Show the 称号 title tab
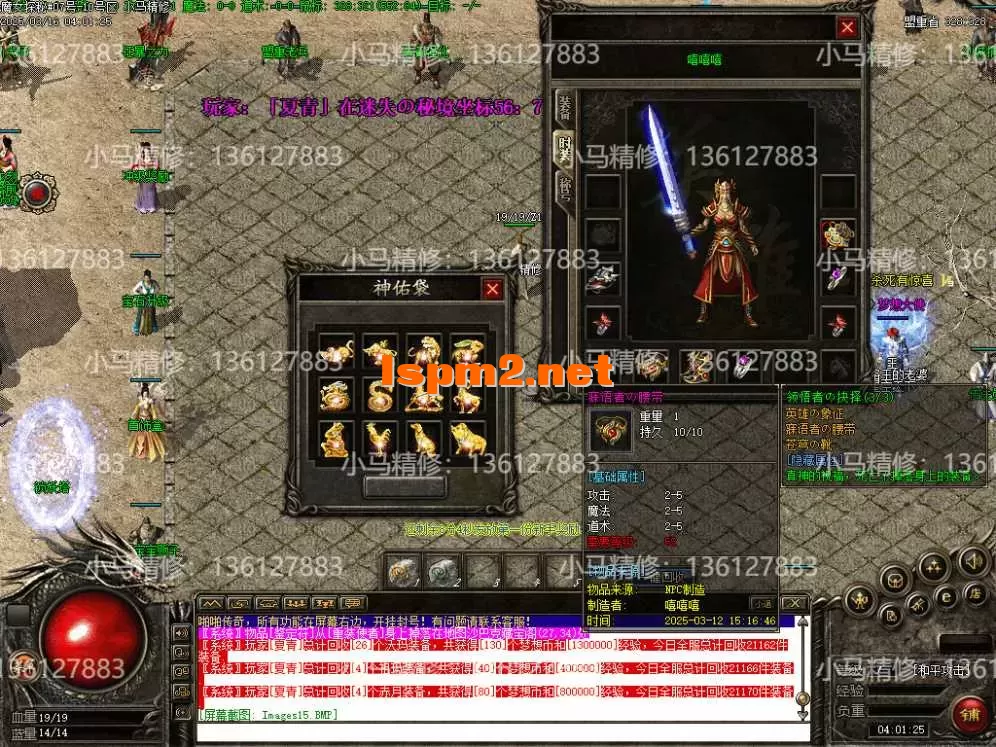Screen dimensions: 996x747 (x=565, y=187)
